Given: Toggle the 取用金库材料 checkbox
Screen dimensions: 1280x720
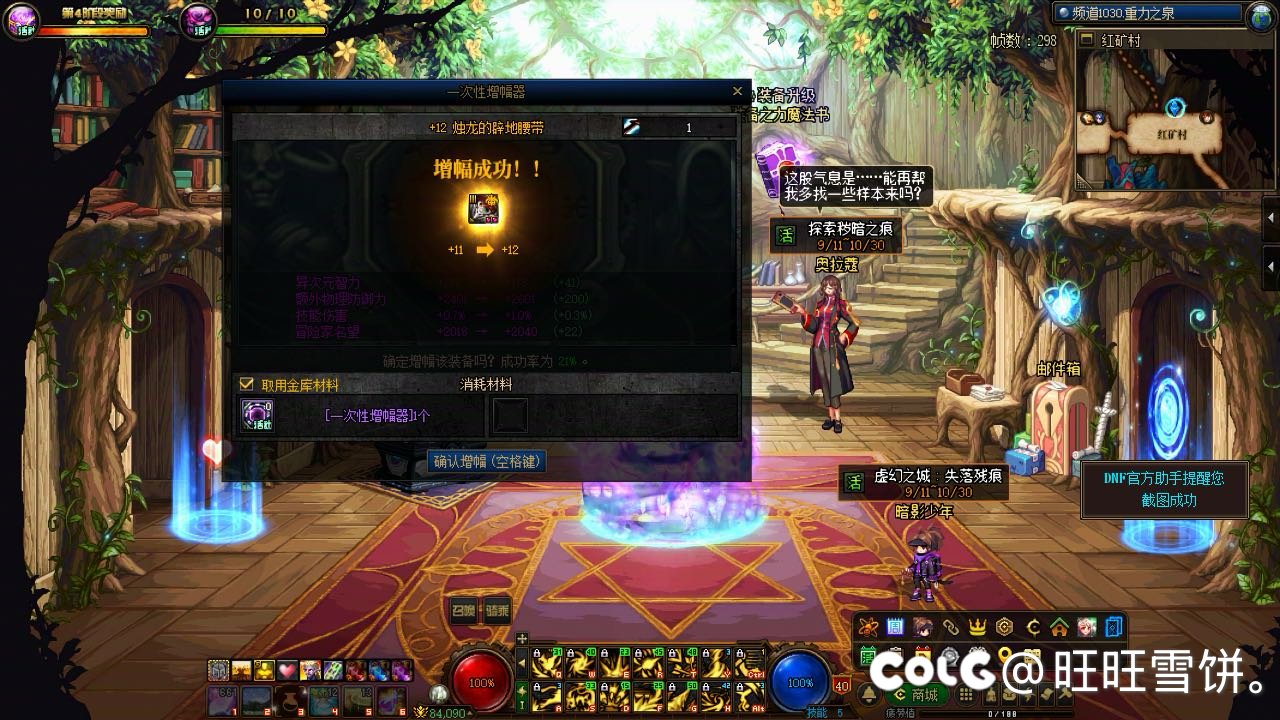Looking at the screenshot, I should (x=246, y=384).
